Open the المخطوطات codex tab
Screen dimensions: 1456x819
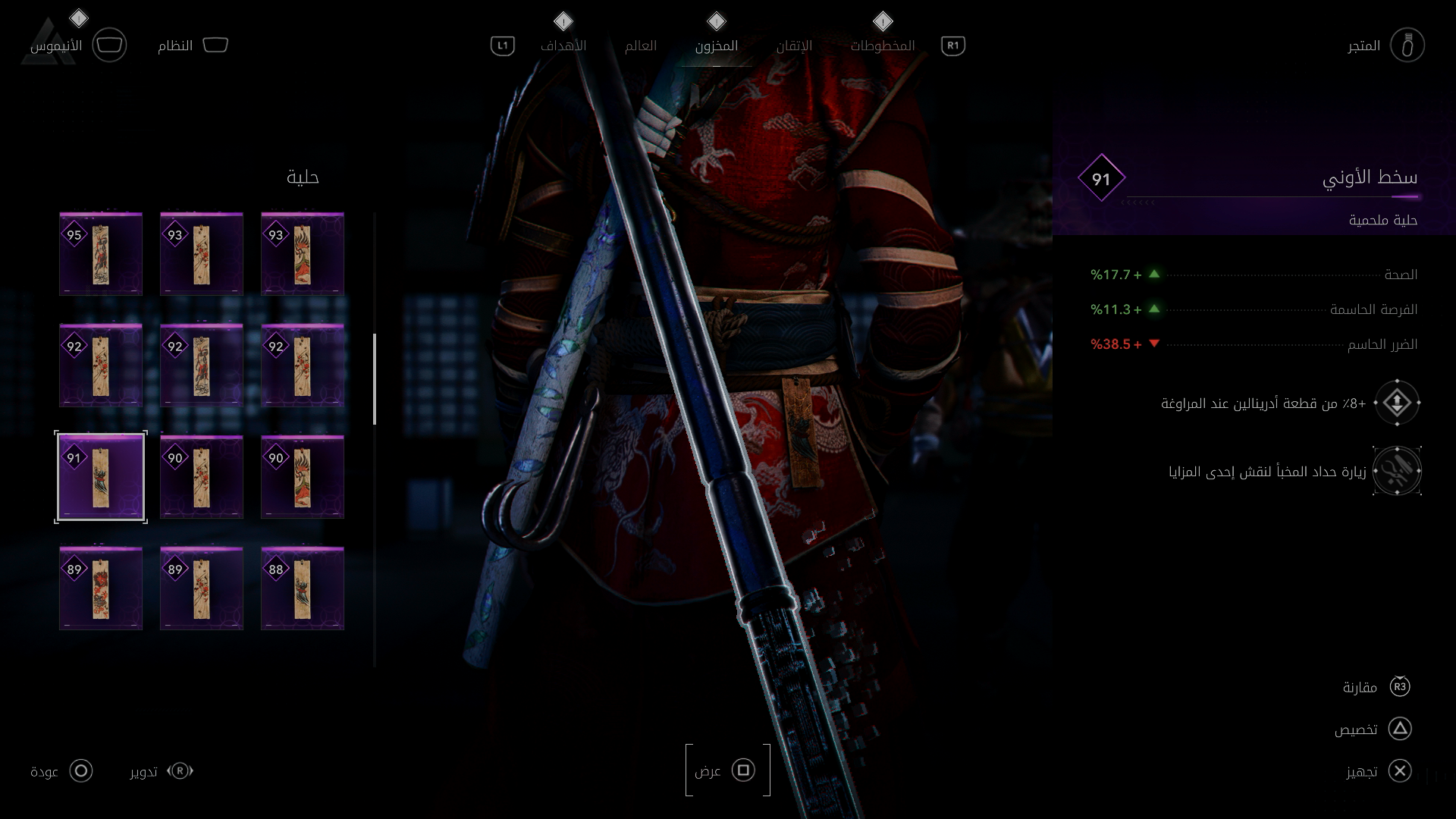(882, 45)
